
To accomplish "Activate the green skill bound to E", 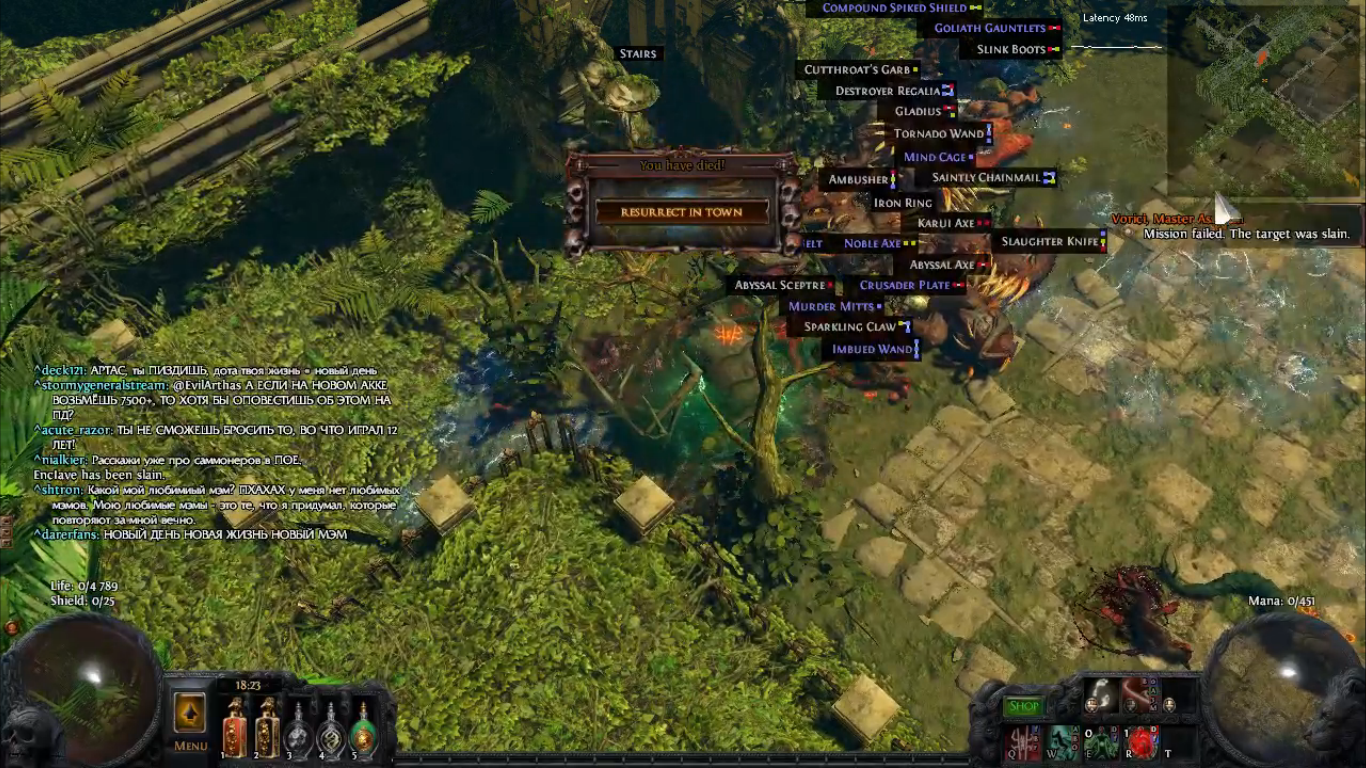I will (1102, 742).
